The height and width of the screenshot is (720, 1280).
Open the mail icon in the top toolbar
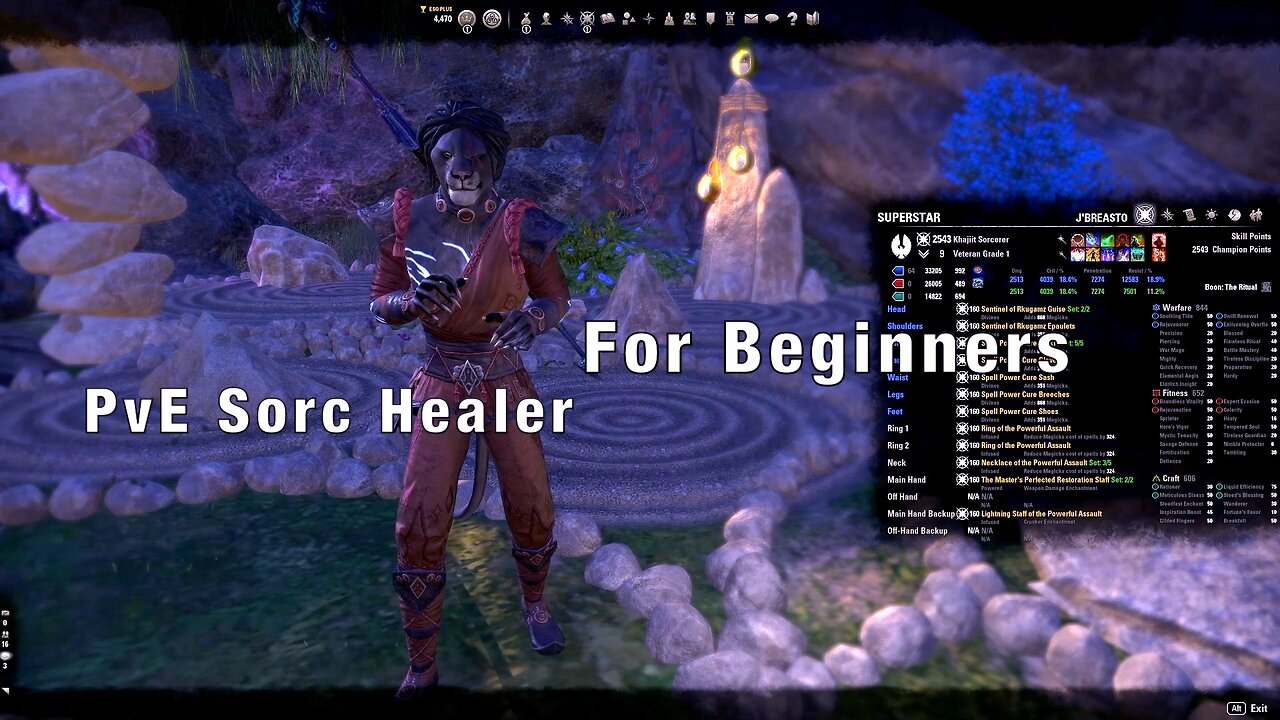coord(750,18)
